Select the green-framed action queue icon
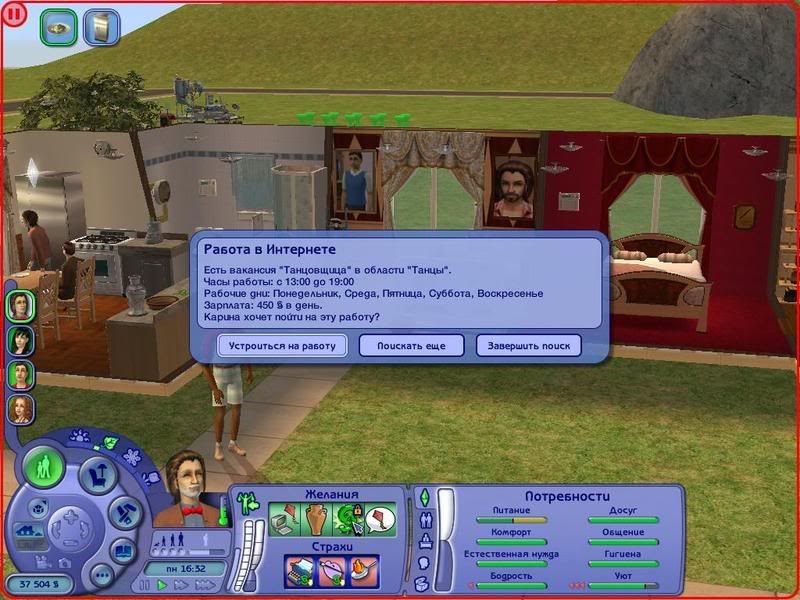 [x=59, y=27]
